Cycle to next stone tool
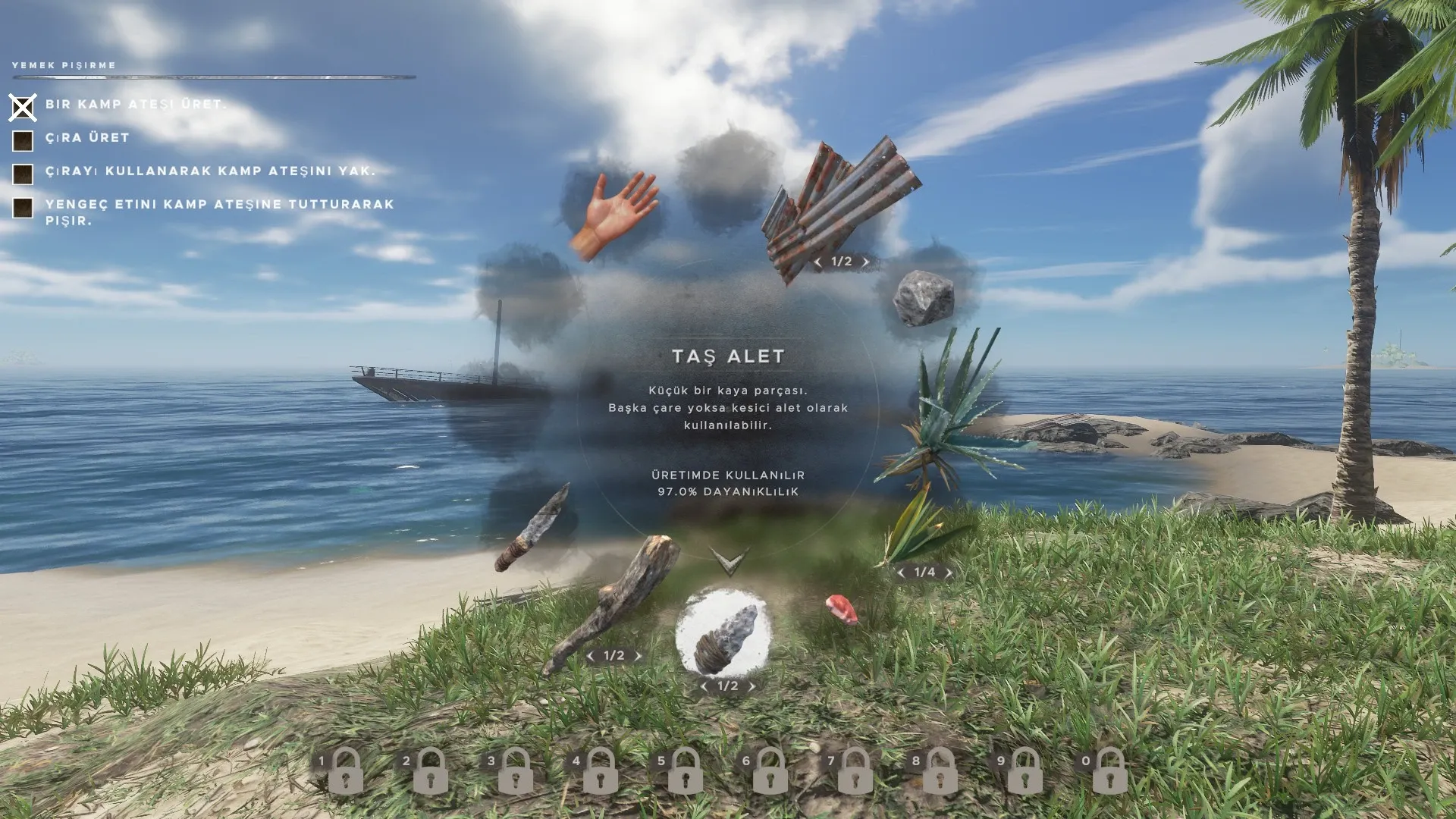The image size is (1456, 819). point(752,687)
